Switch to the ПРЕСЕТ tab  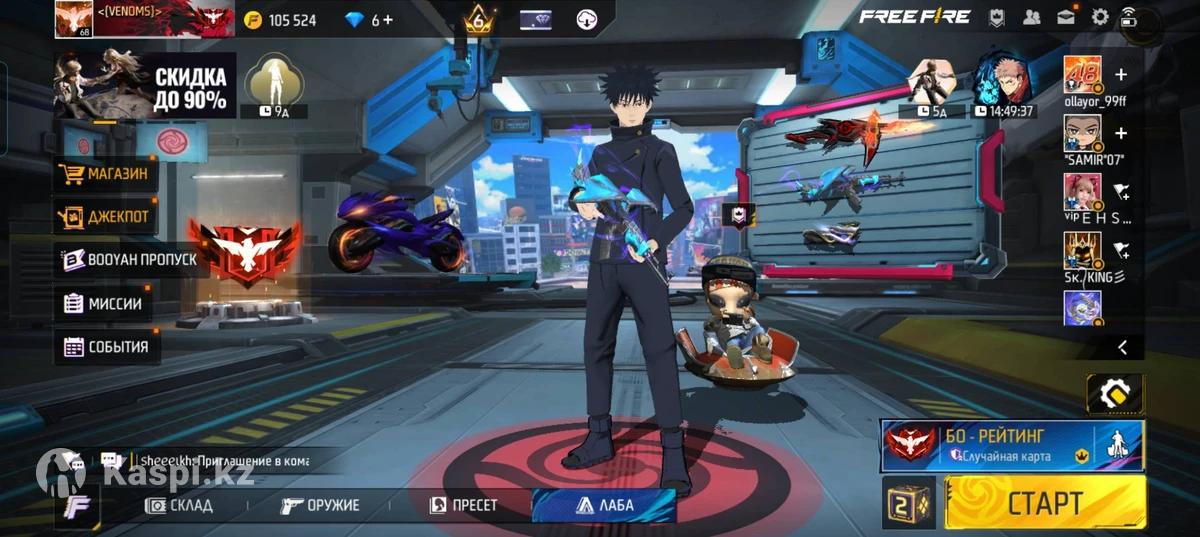(x=463, y=505)
